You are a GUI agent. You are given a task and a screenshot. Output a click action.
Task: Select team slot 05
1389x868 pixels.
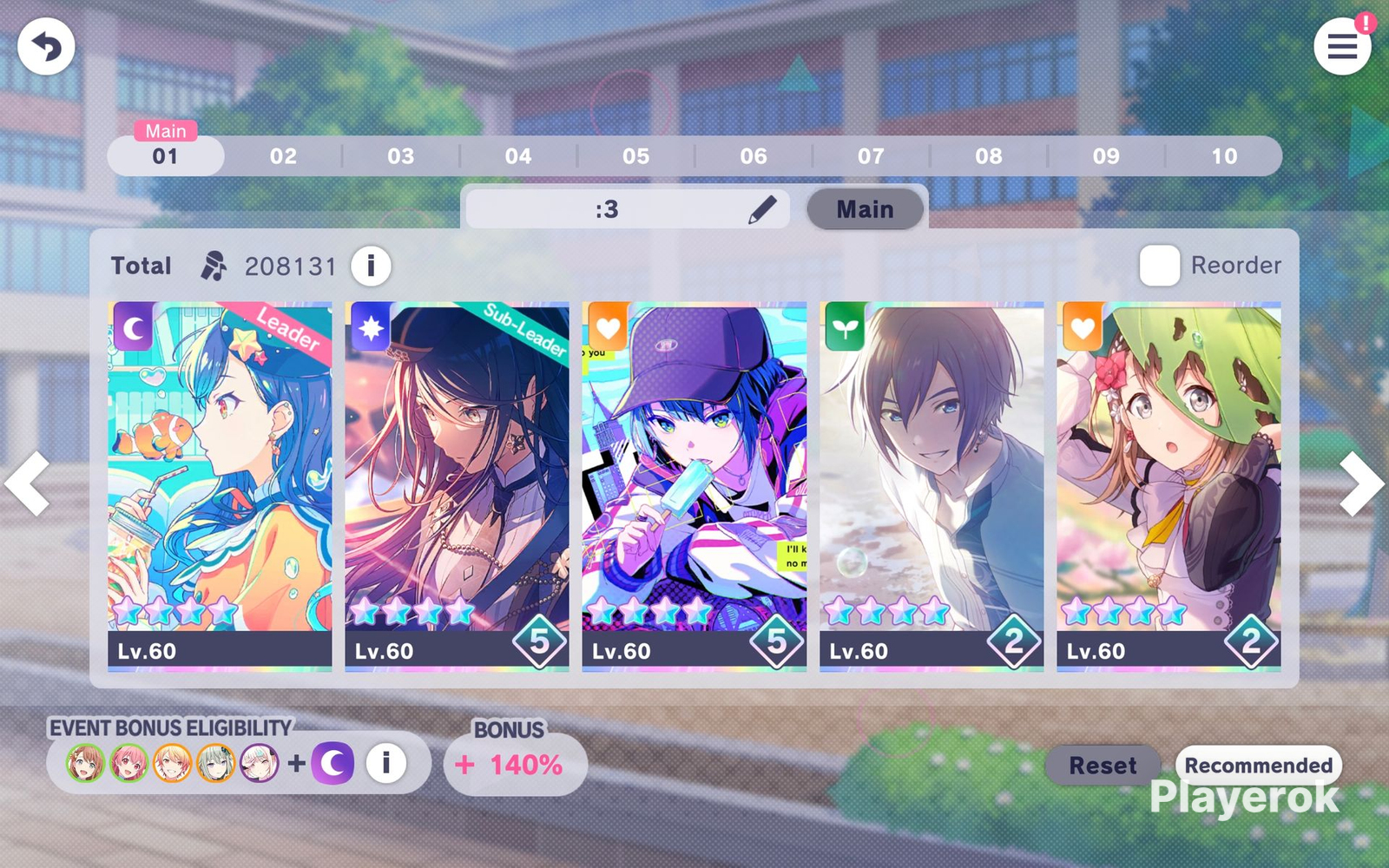635,156
